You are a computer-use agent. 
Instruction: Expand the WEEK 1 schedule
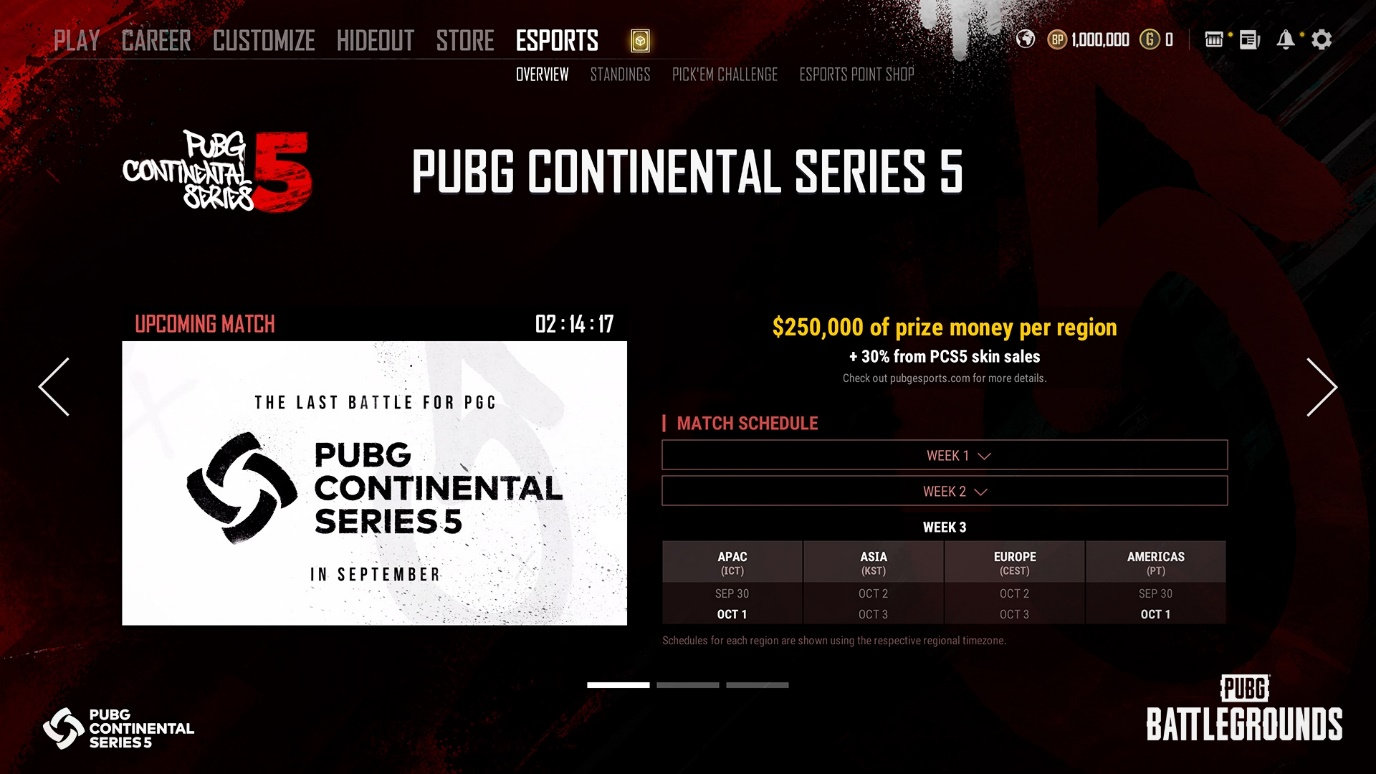pyautogui.click(x=944, y=454)
